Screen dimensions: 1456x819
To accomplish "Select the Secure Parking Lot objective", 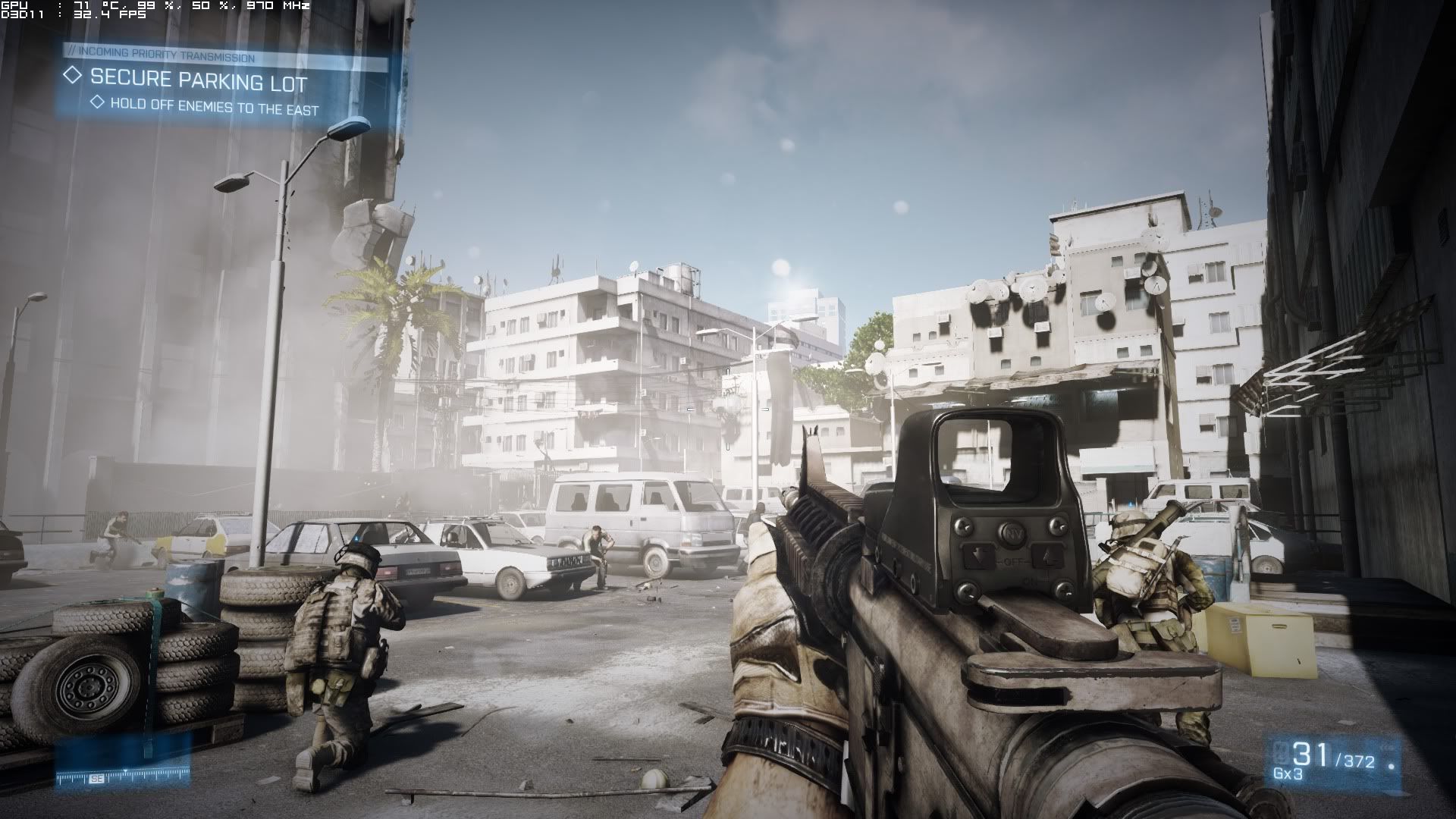I will 199,80.
